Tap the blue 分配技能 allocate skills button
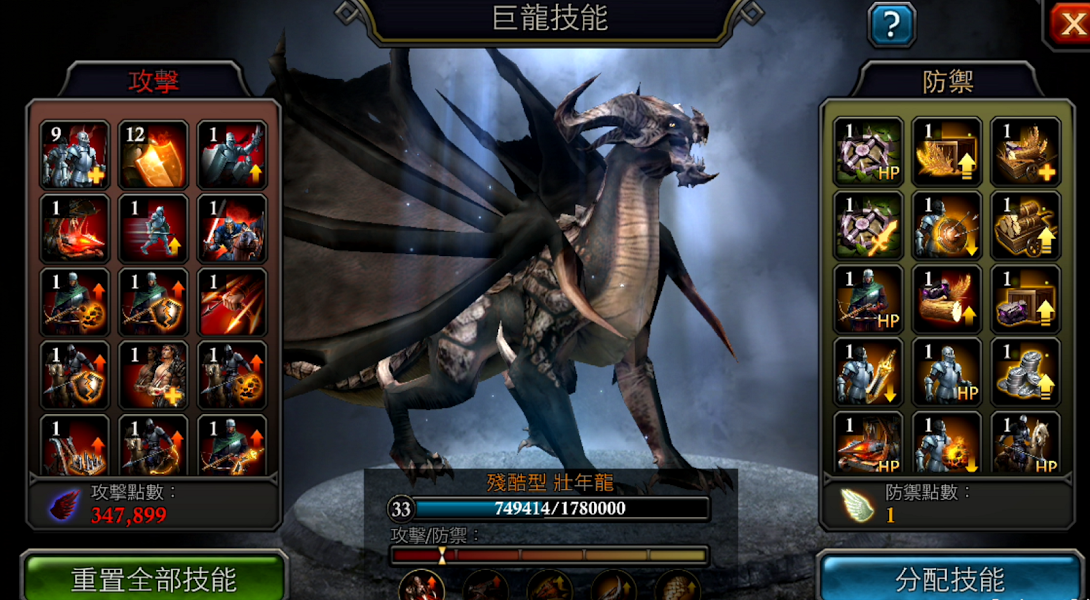The width and height of the screenshot is (1090, 600). [949, 578]
